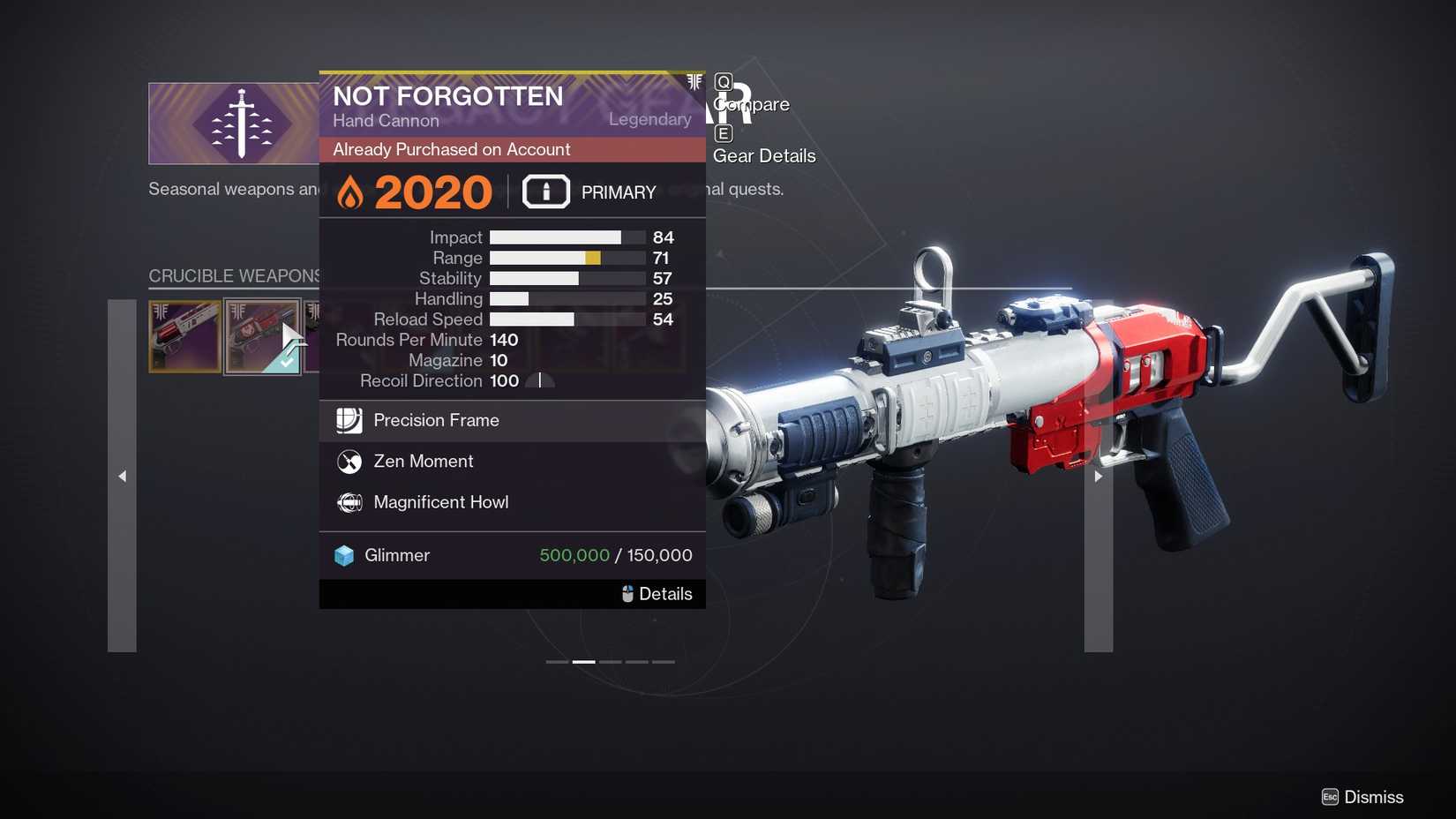Click the Esc key icon beside Dismiss
This screenshot has width=1456, height=819.
(x=1329, y=796)
